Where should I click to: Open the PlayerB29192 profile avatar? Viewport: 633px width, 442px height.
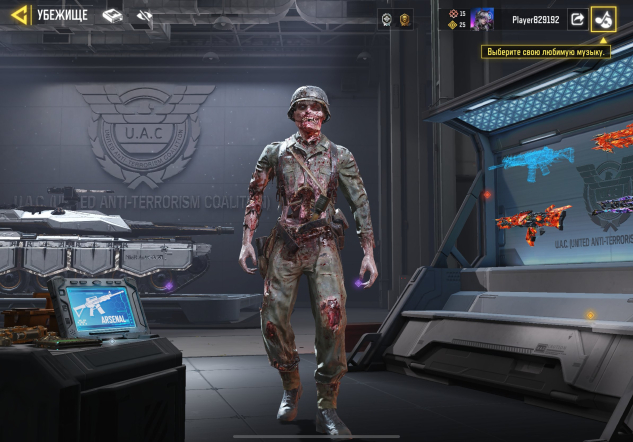[482, 19]
